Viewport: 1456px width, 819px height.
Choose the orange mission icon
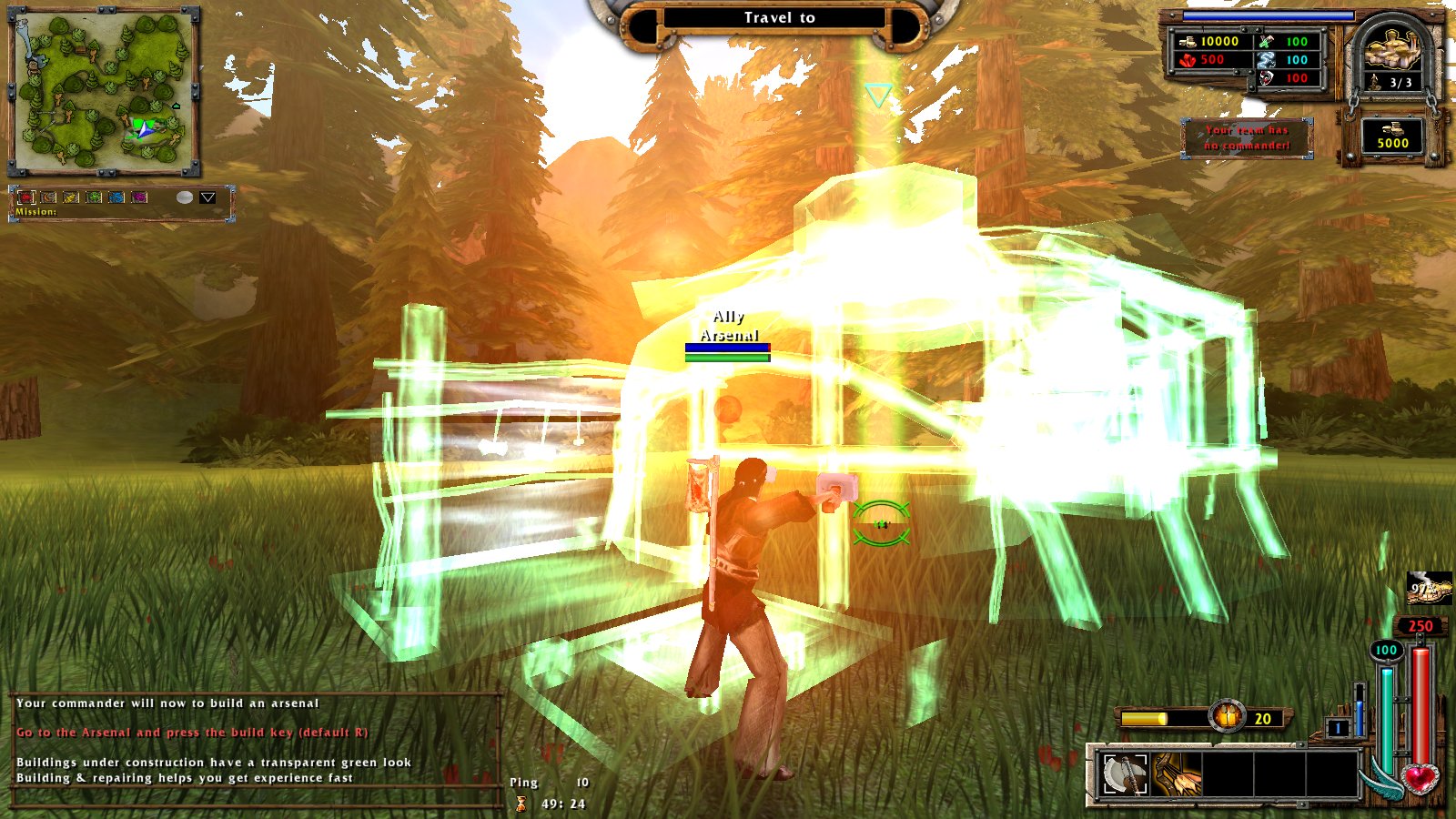click(x=49, y=197)
